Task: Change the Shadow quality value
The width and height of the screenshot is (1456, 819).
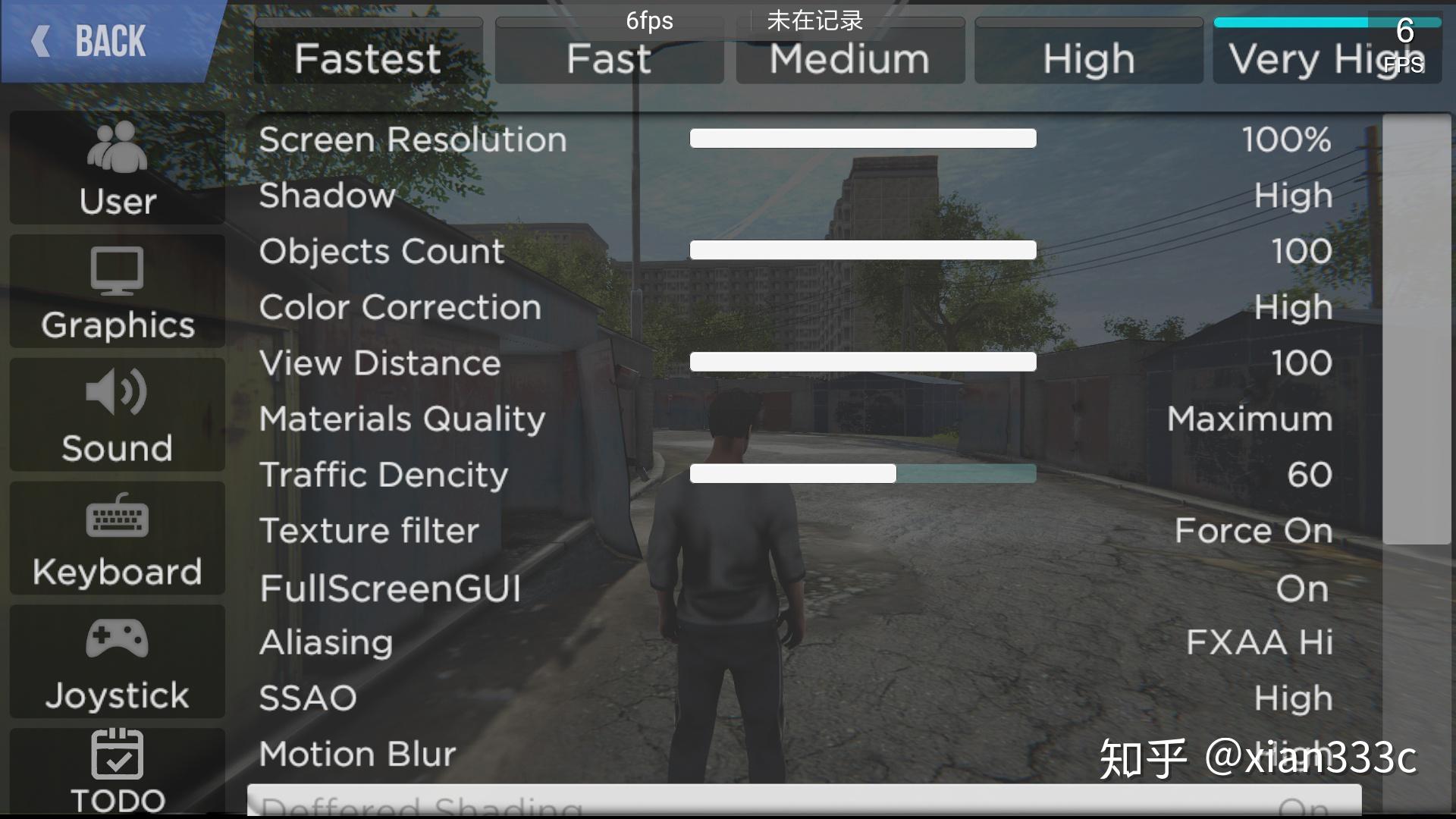Action: [x=1292, y=196]
